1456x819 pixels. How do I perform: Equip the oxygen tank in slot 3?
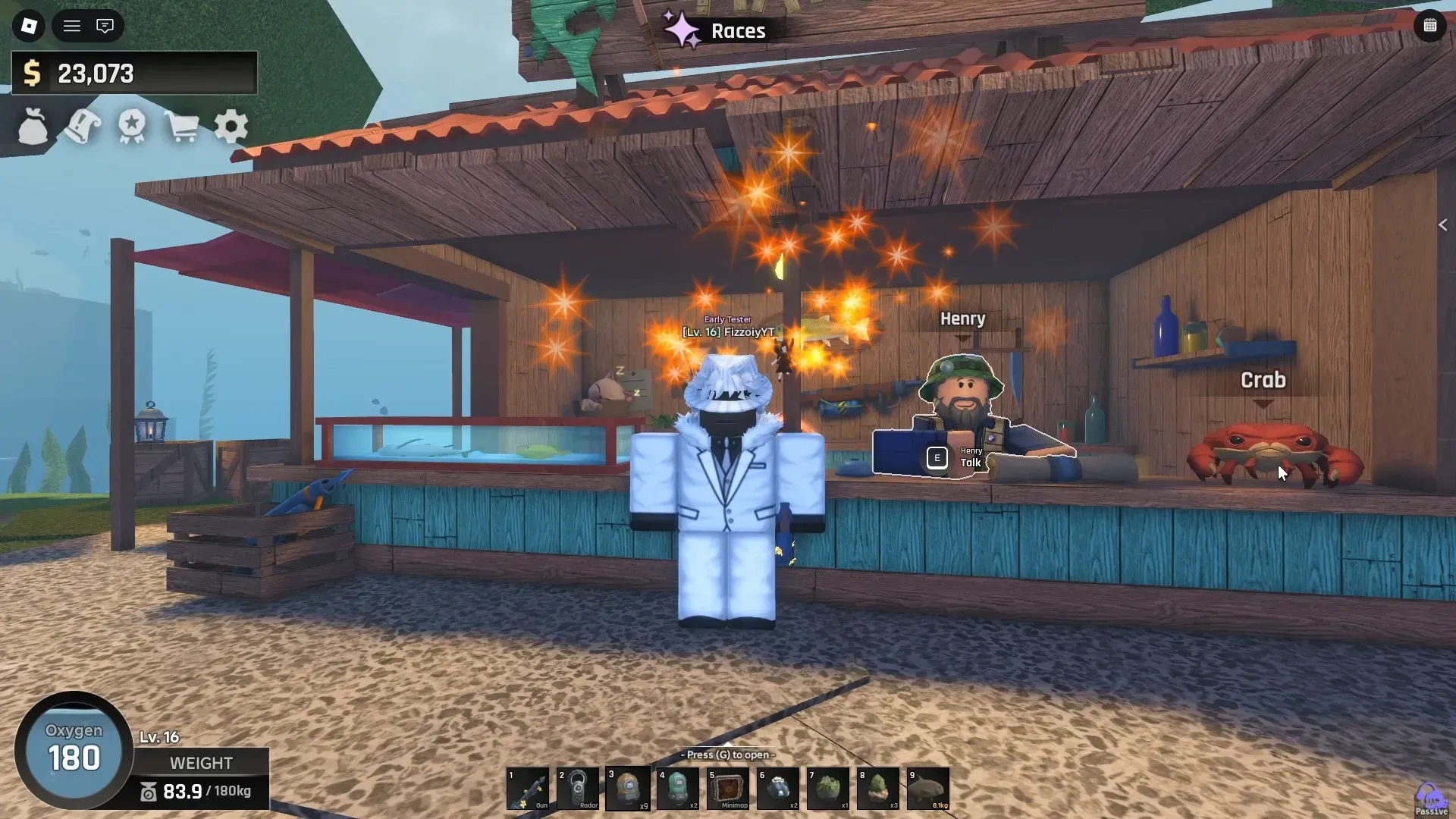tap(629, 789)
